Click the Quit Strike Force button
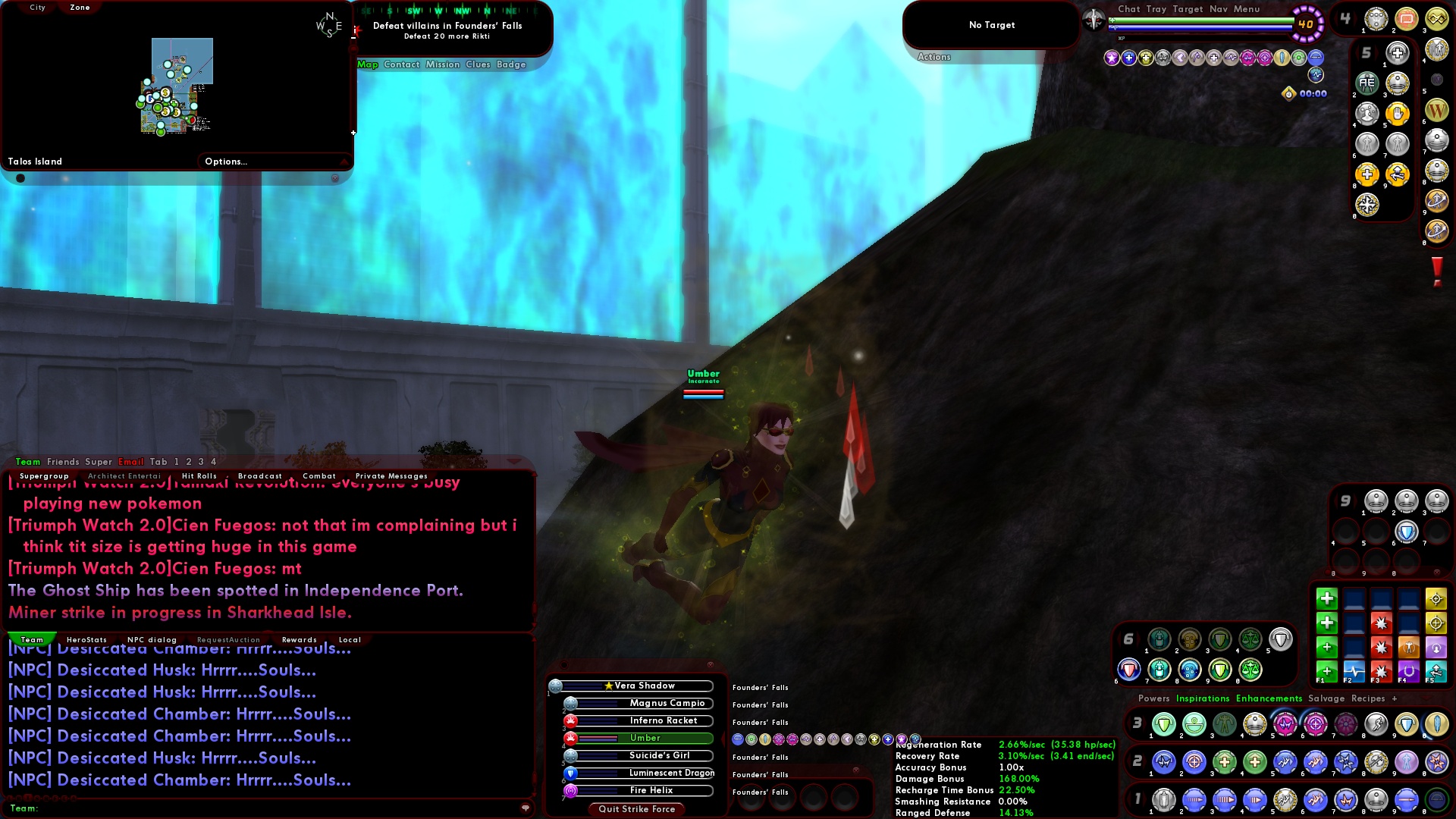Viewport: 1456px width, 819px height. pyautogui.click(x=635, y=809)
